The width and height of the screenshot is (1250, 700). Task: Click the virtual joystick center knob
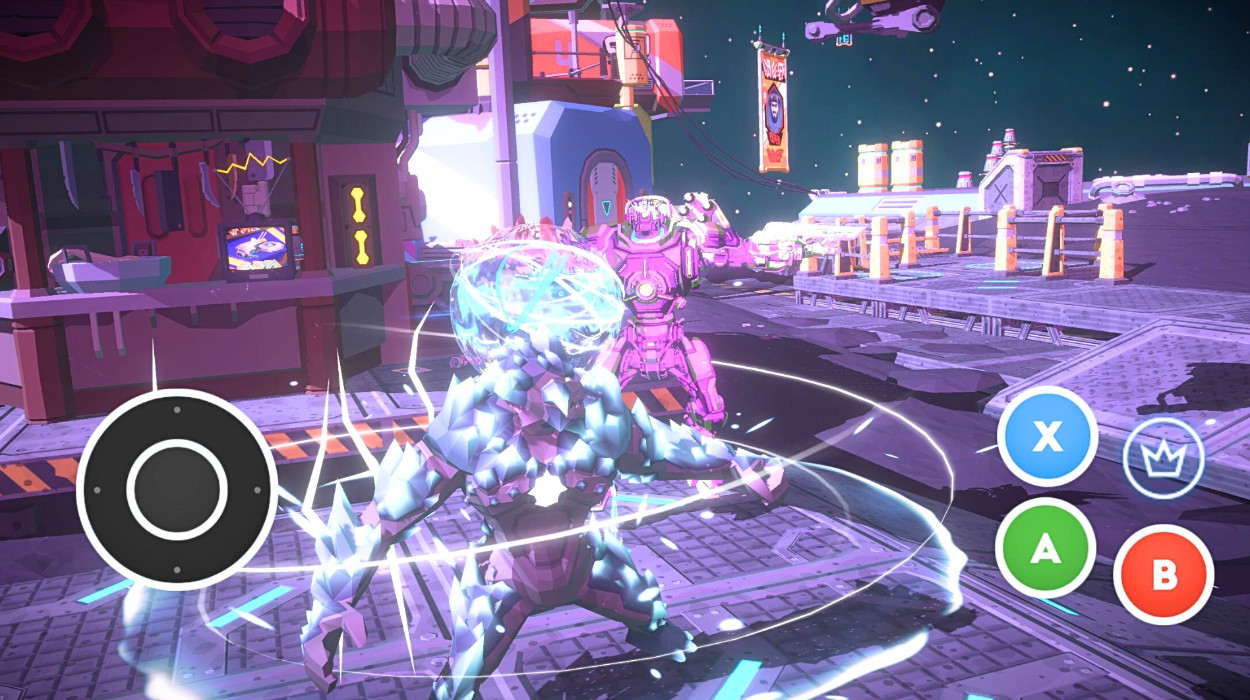(x=176, y=489)
